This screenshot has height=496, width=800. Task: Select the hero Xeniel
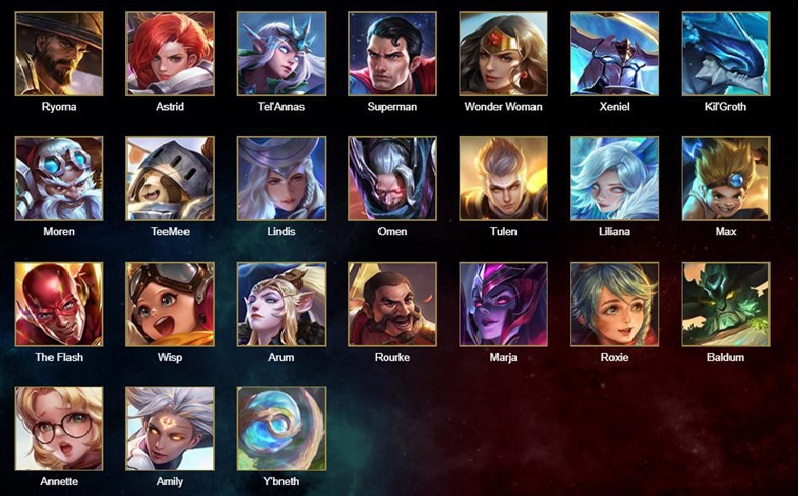click(614, 54)
